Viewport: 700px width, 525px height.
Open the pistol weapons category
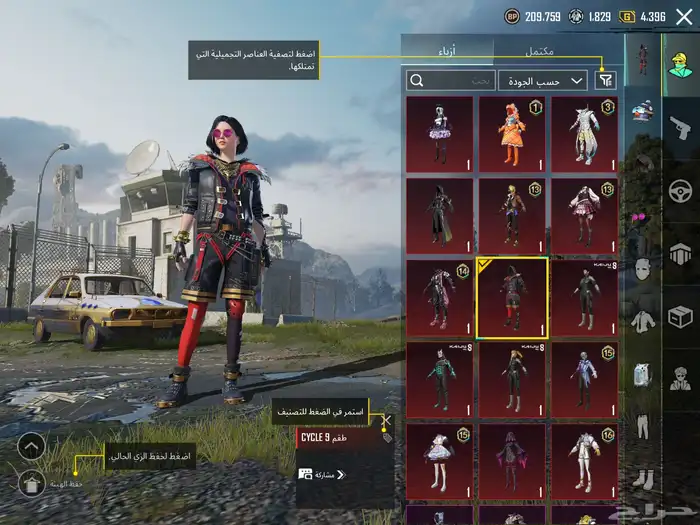680,125
